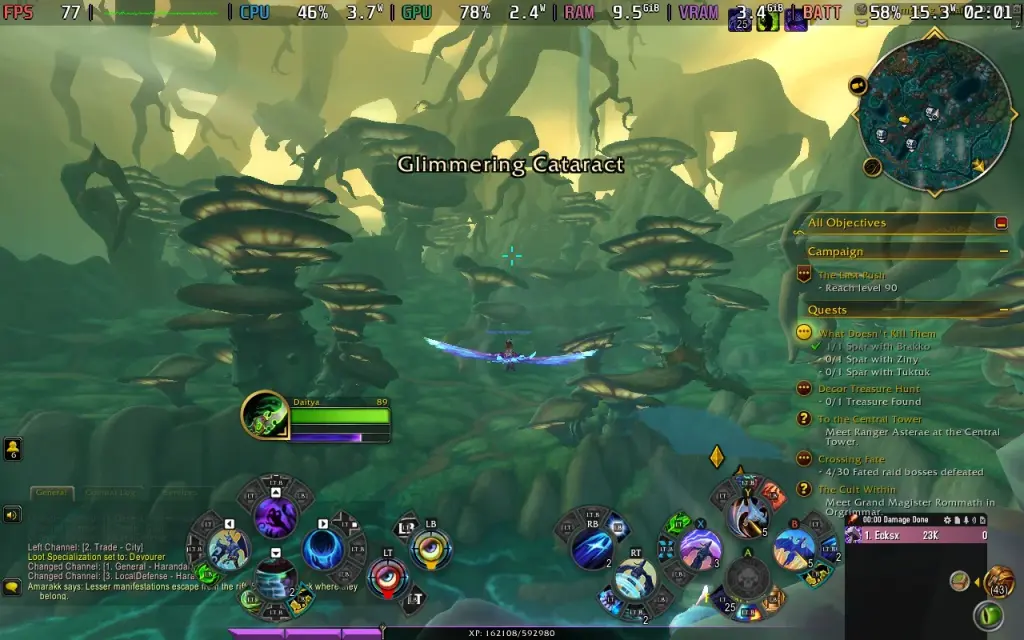The image size is (1024, 640).
Task: Open the social friends button showing 6
Action: pos(13,450)
